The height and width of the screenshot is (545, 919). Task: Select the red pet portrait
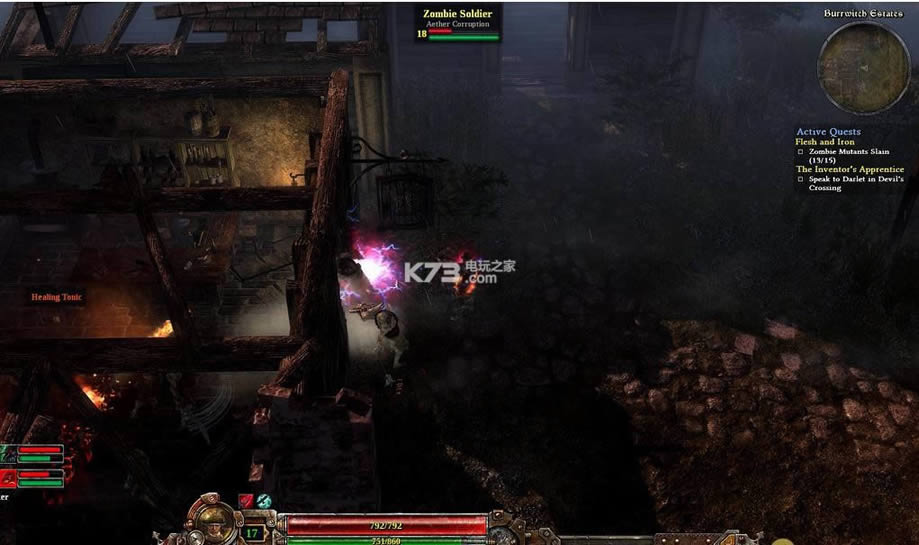[7, 477]
